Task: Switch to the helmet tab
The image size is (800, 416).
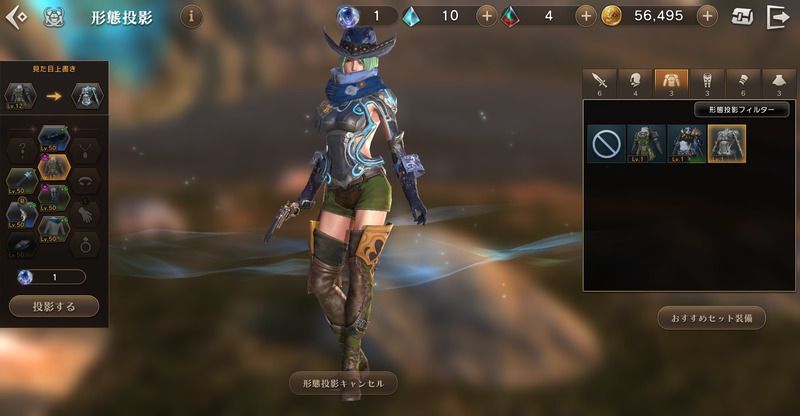Action: (x=635, y=83)
